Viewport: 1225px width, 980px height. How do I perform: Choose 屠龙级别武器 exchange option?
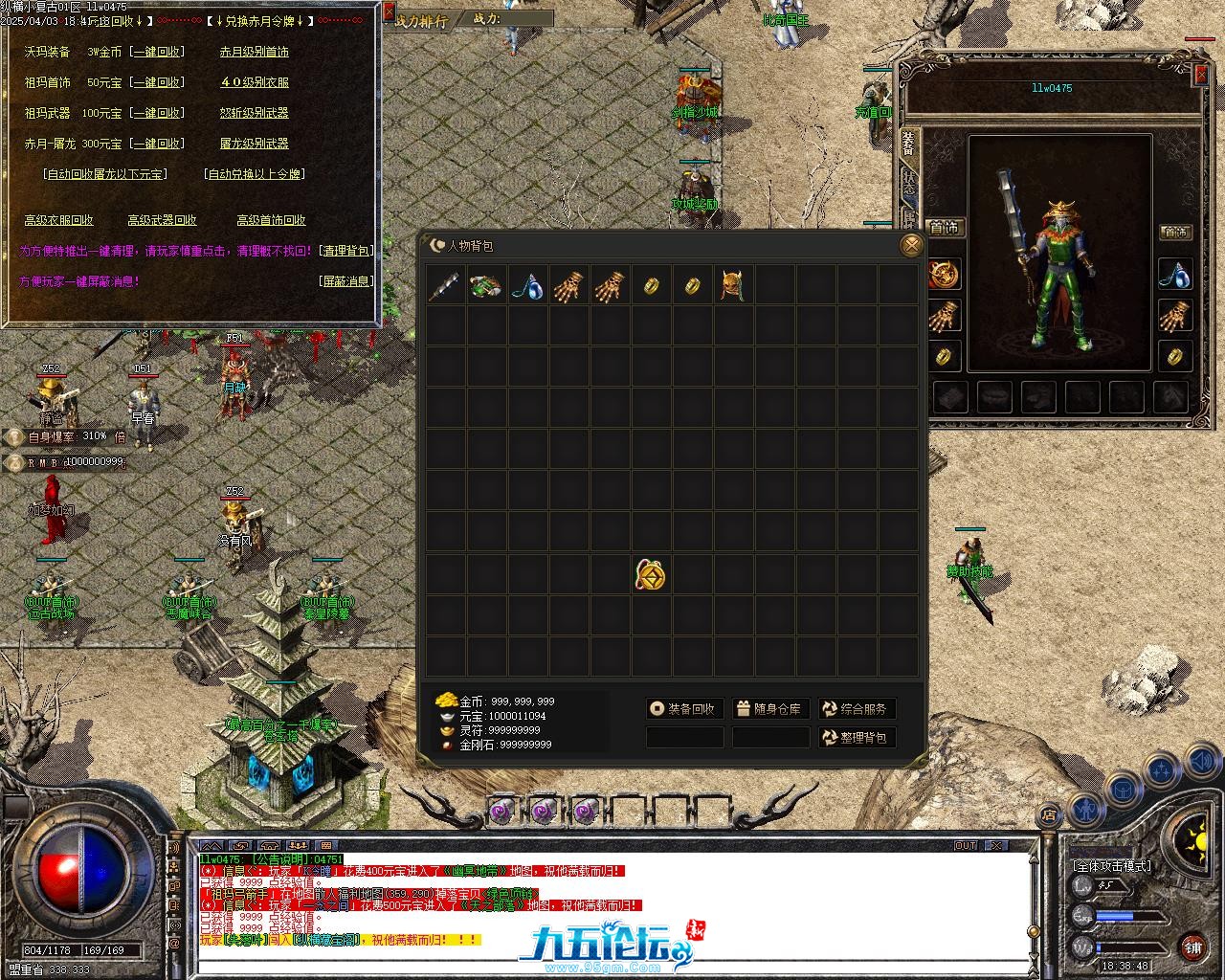coord(255,144)
